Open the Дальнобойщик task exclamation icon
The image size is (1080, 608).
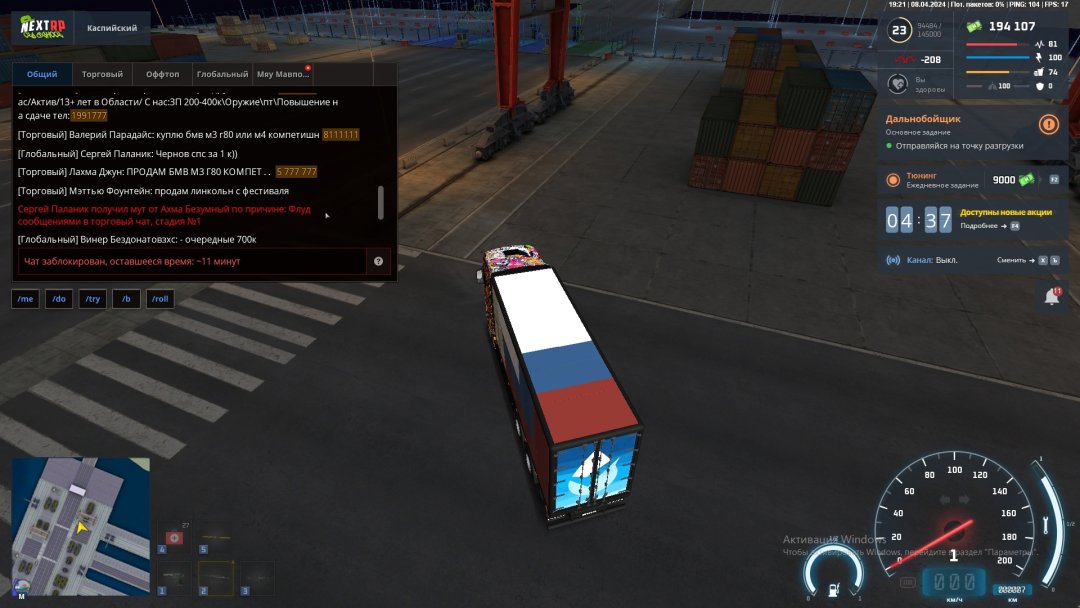[1048, 124]
